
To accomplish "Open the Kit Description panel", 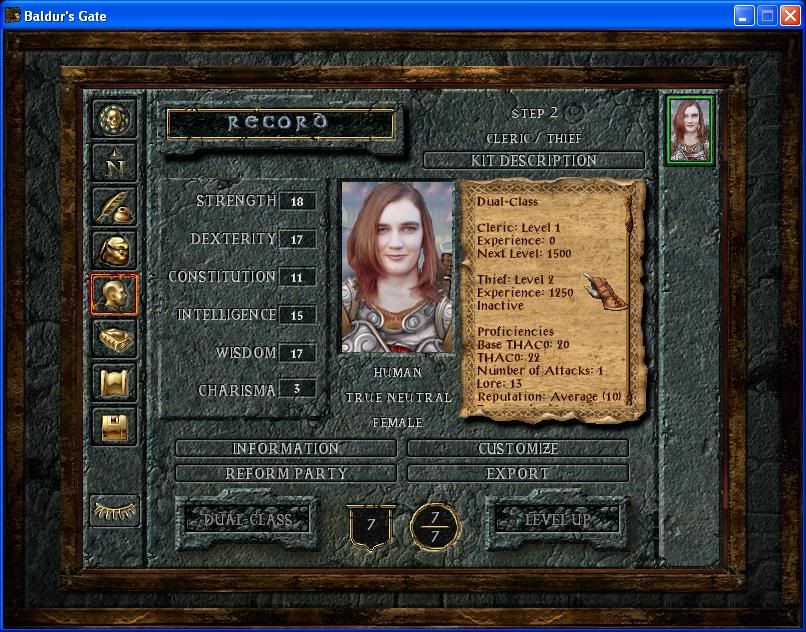I will tap(534, 160).
